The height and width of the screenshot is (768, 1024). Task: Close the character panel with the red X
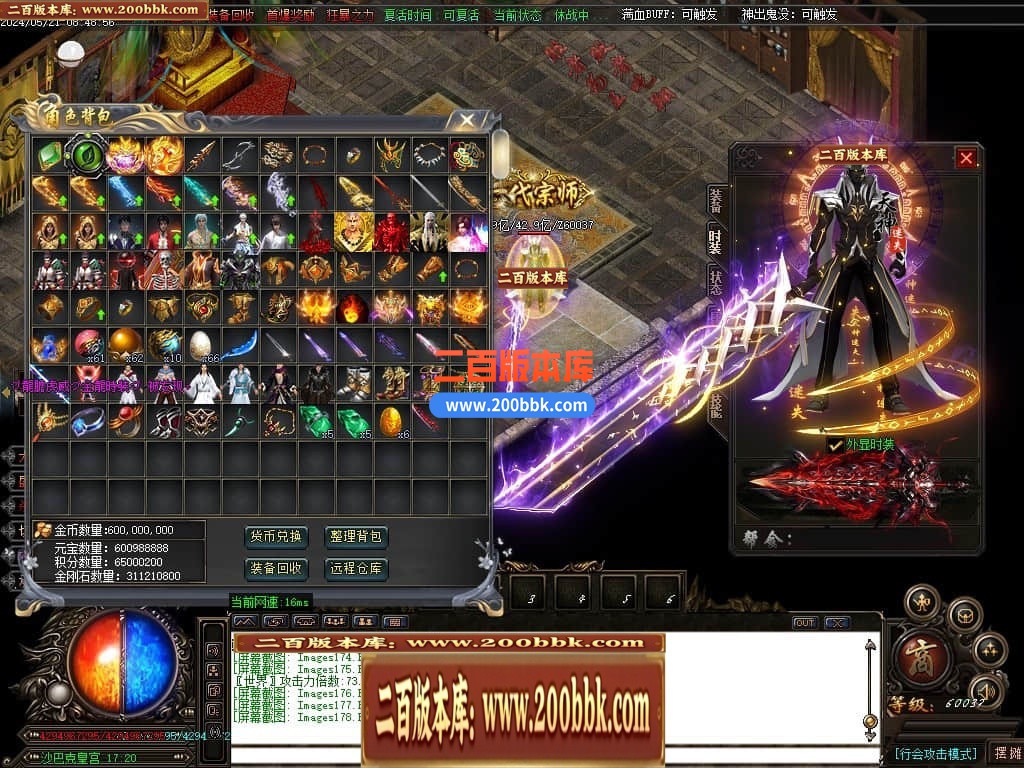point(966,158)
